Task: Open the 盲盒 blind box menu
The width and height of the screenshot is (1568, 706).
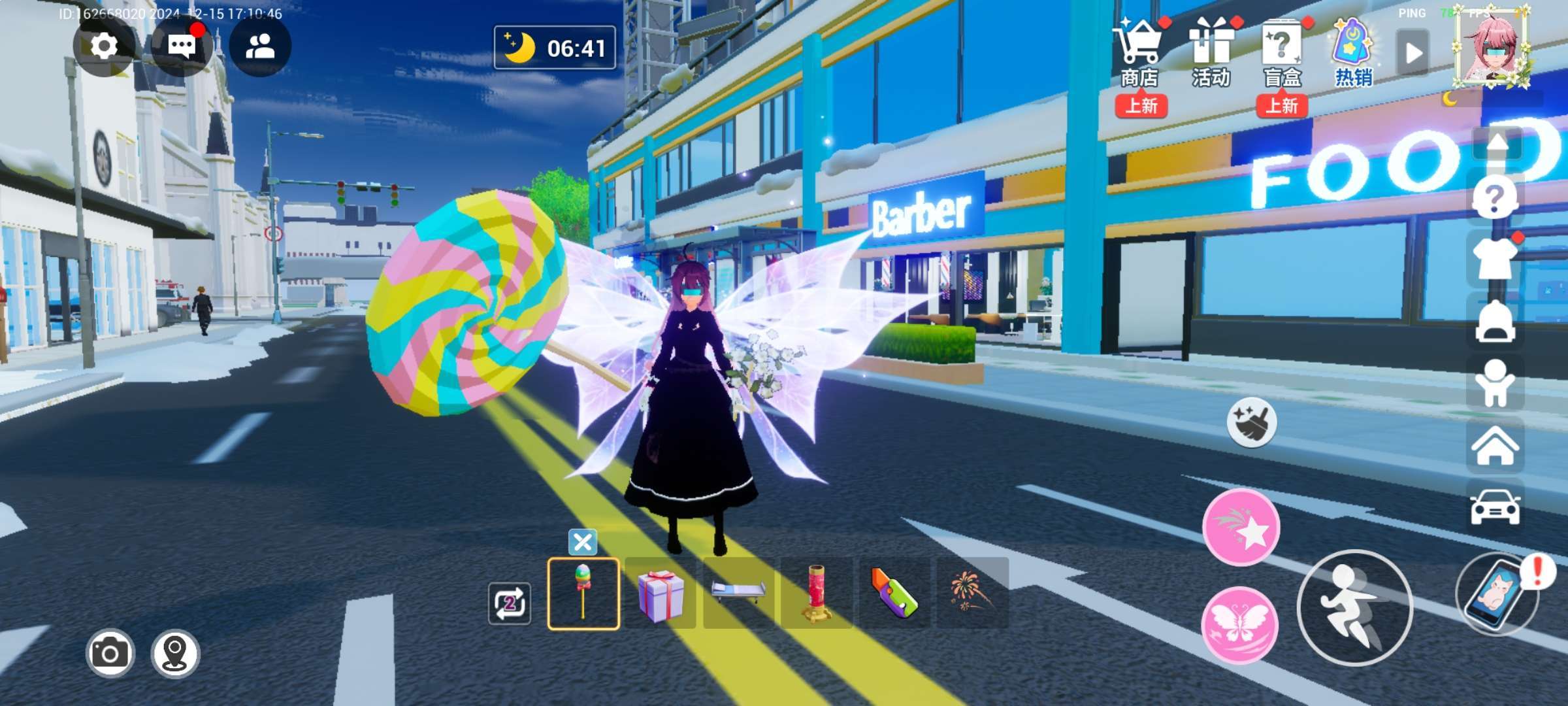Action: tap(1282, 52)
